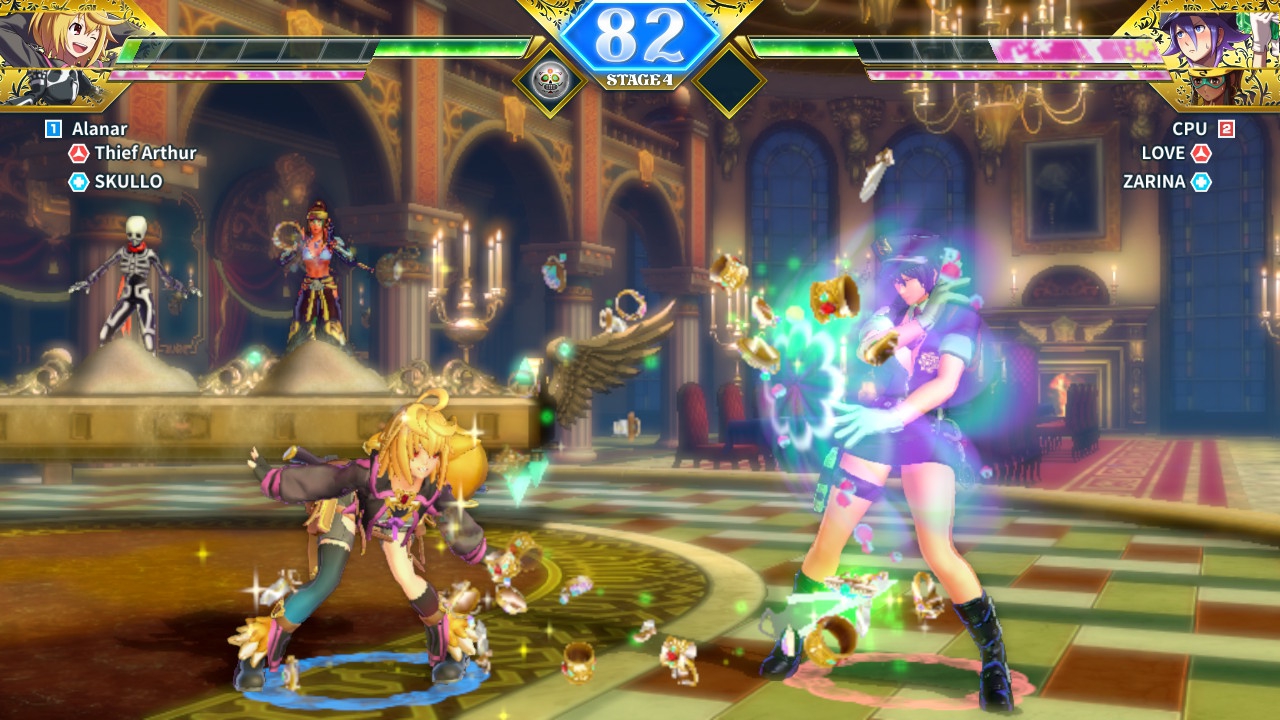
Task: Select the empty diamond slot beside the timer
Action: pyautogui.click(x=729, y=79)
